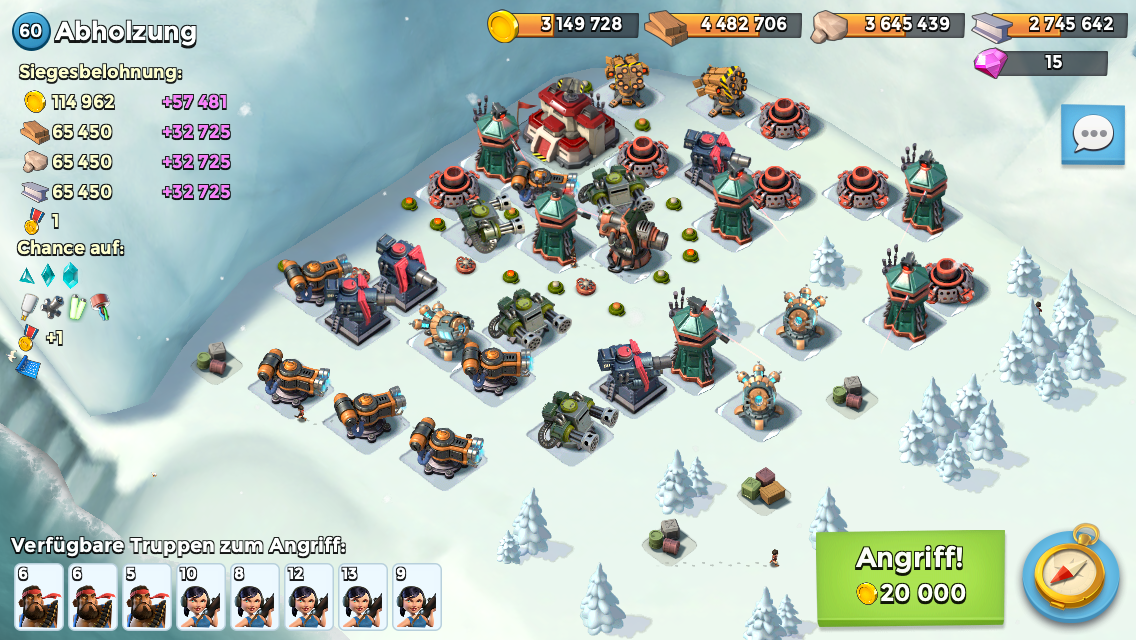The height and width of the screenshot is (640, 1136).
Task: Choose the Zooka troop card showing 9
Action: 417,597
